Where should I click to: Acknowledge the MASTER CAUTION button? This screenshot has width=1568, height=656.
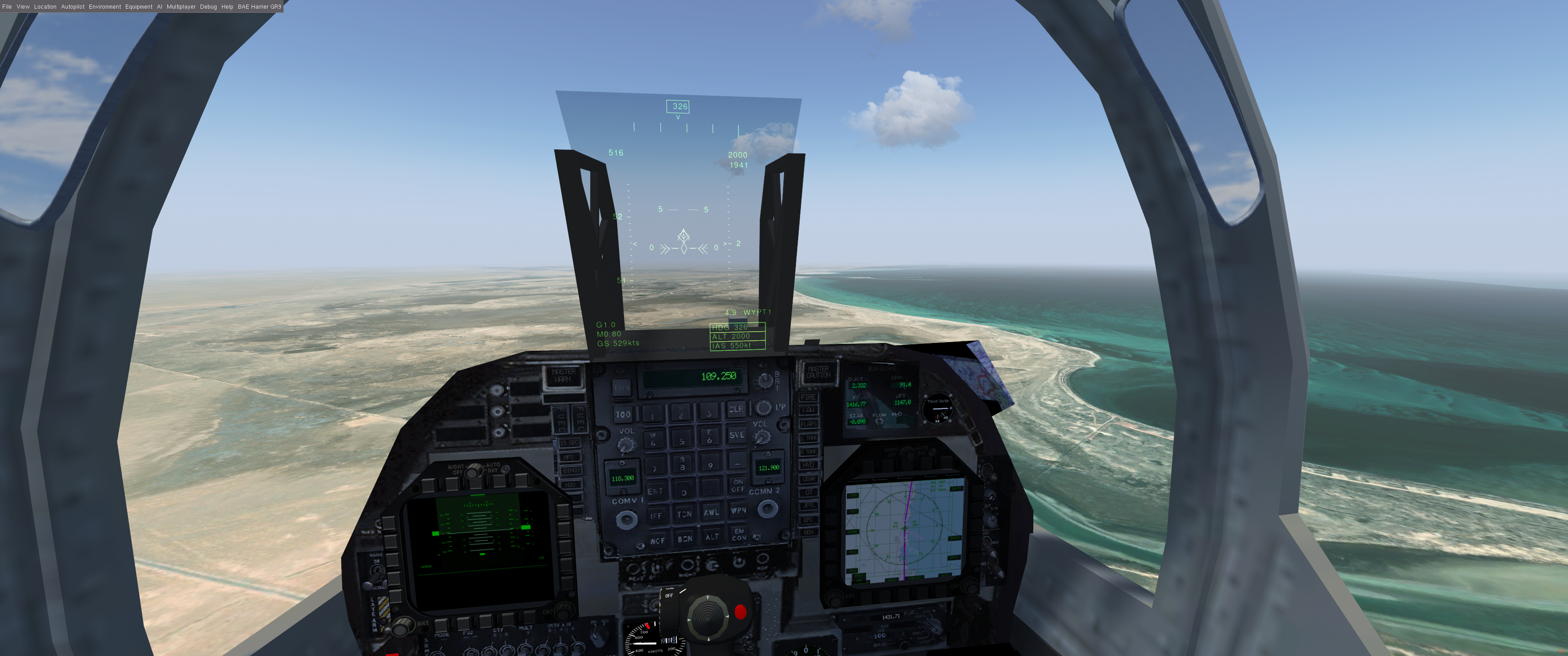click(818, 372)
